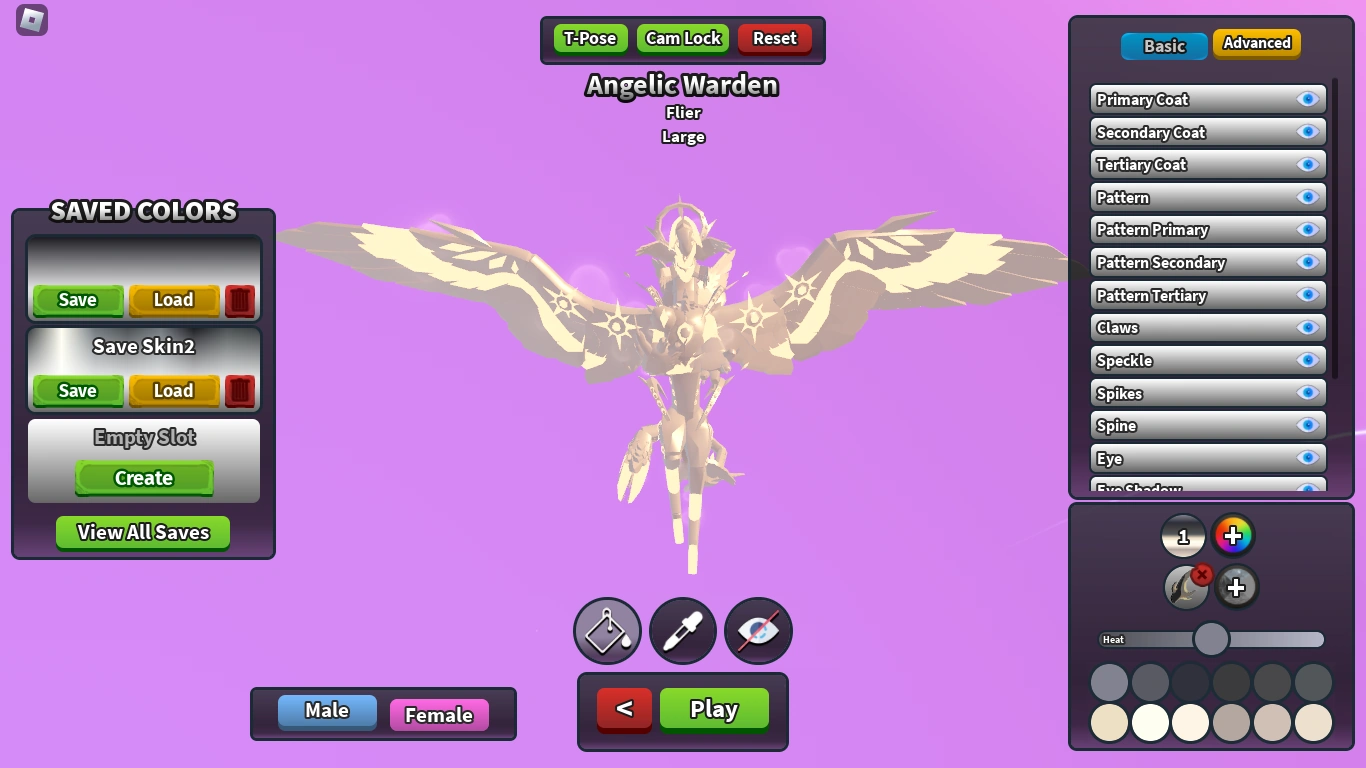This screenshot has width=1366, height=768.
Task: Toggle visibility of Primary Coat
Action: pos(1309,99)
